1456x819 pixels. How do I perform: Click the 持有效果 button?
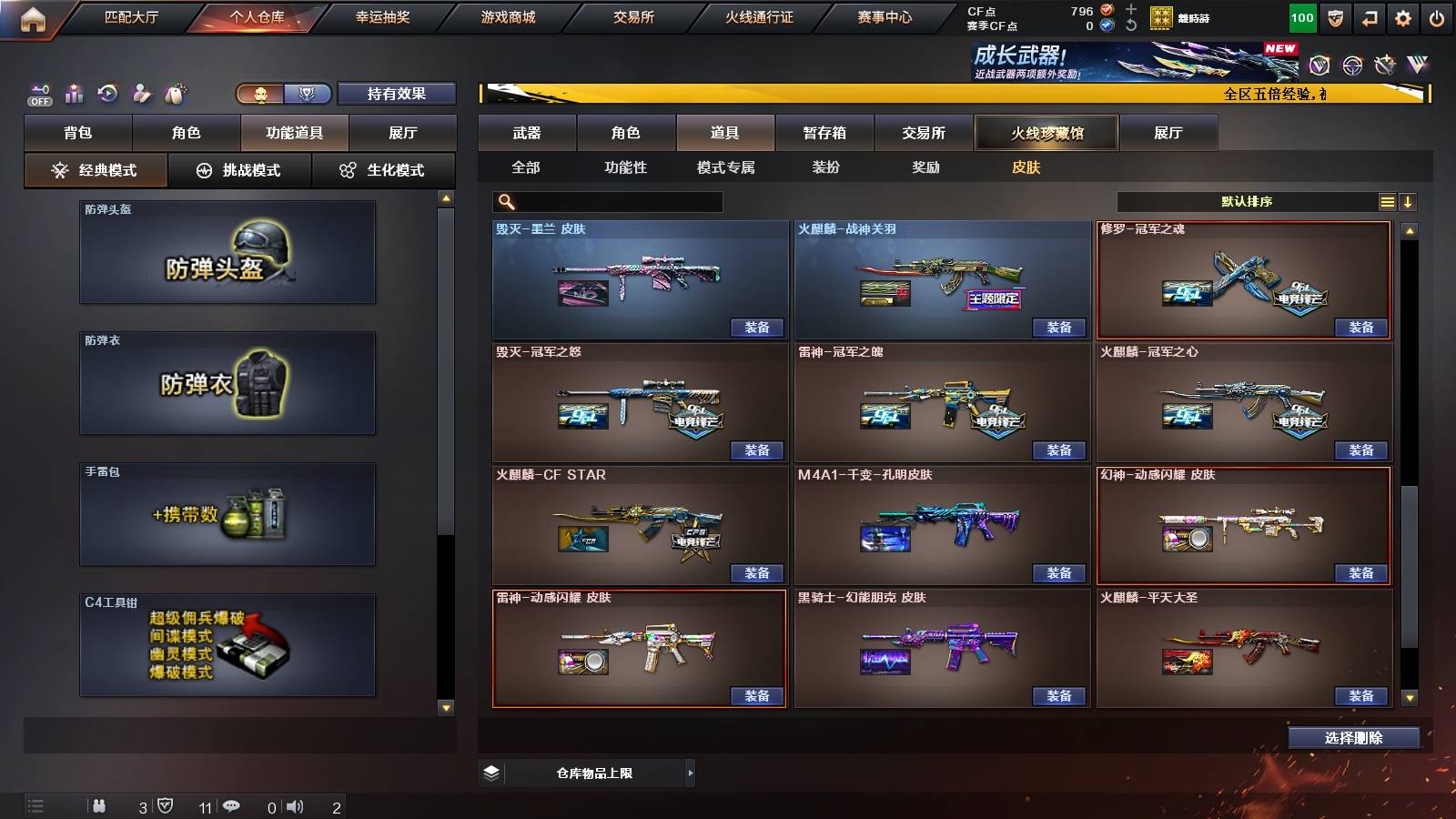coord(397,93)
